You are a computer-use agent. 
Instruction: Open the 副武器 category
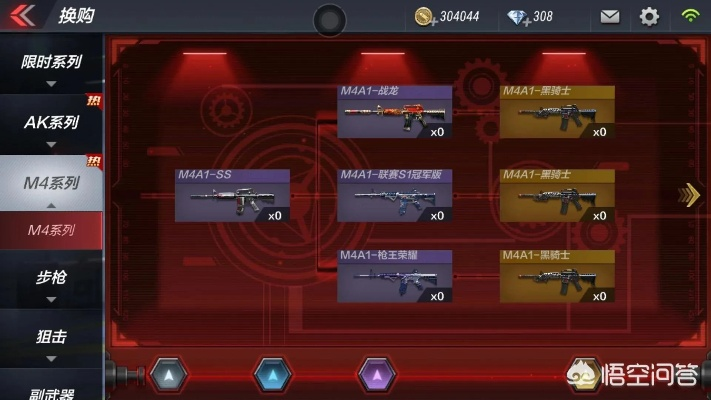tap(51, 392)
